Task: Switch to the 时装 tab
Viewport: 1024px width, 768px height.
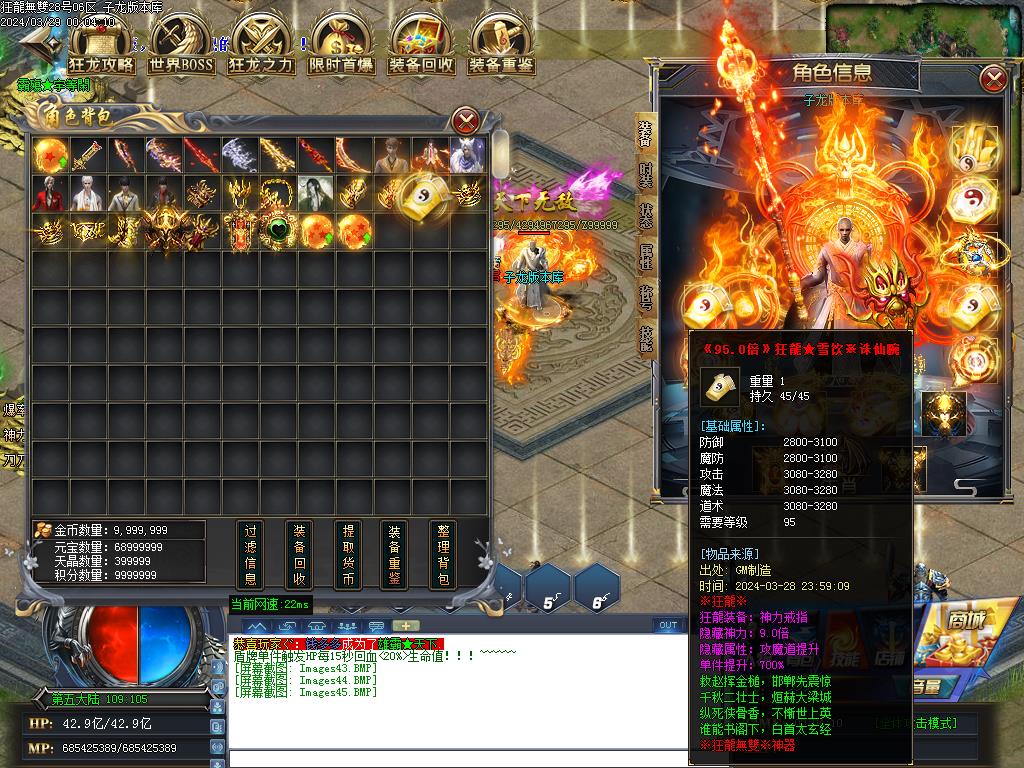Action: click(x=646, y=181)
